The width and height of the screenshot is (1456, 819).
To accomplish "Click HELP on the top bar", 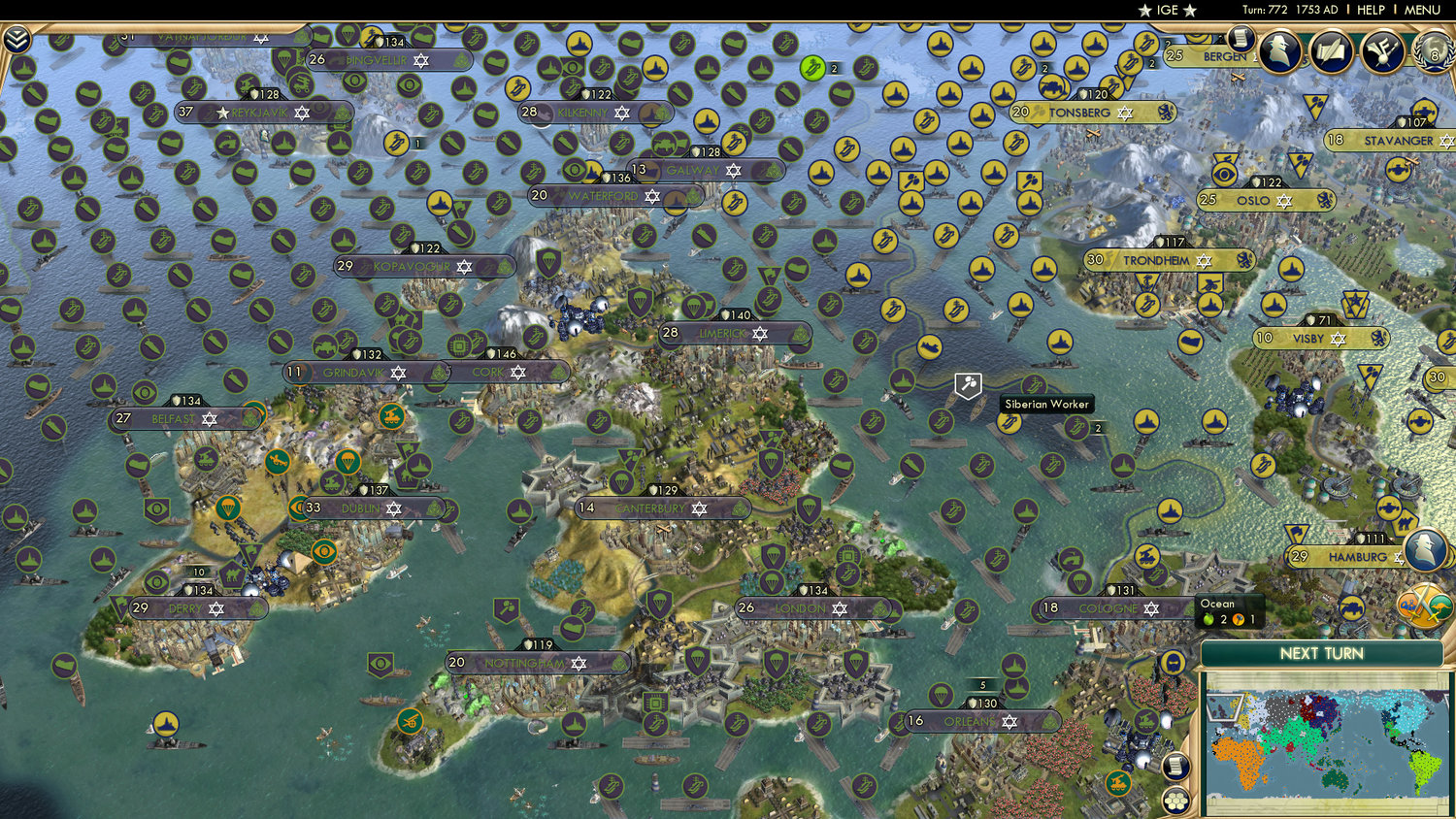I will coord(1373,10).
